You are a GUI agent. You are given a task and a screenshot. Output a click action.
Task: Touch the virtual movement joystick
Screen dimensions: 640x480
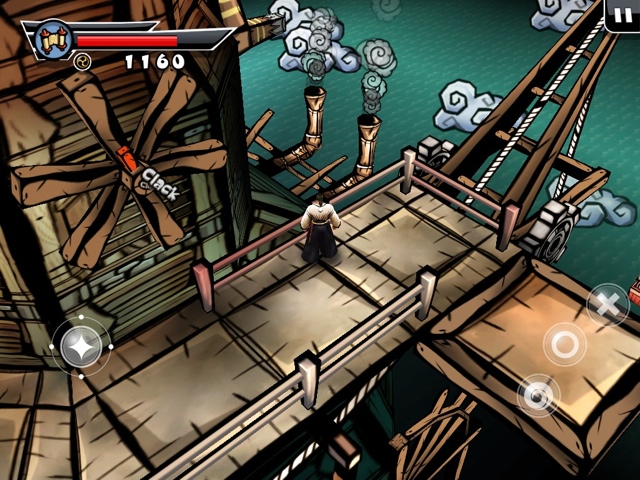pyautogui.click(x=80, y=346)
